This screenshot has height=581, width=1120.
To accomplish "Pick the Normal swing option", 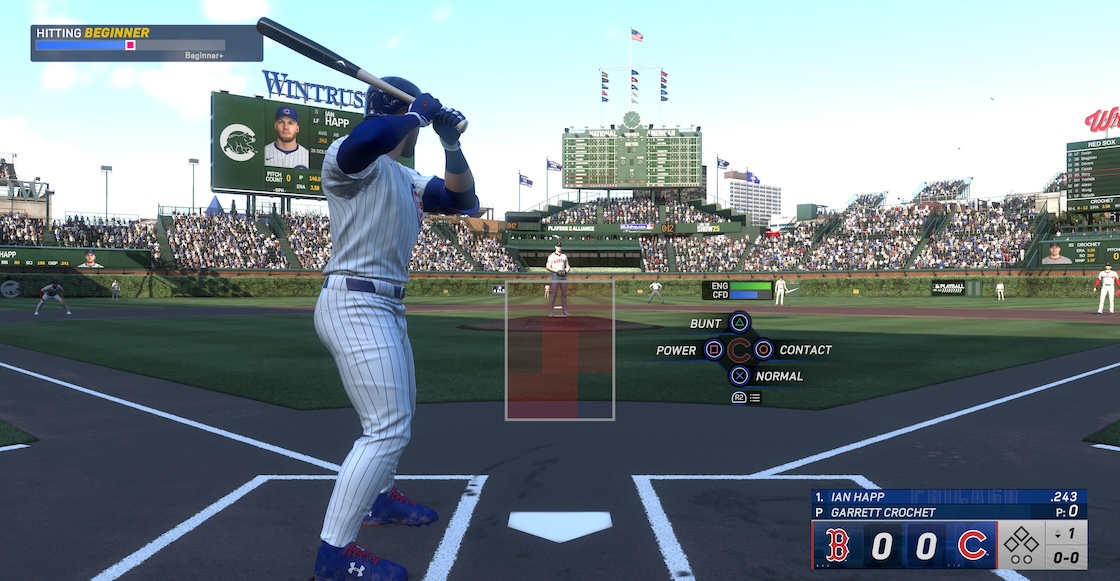I will point(739,376).
